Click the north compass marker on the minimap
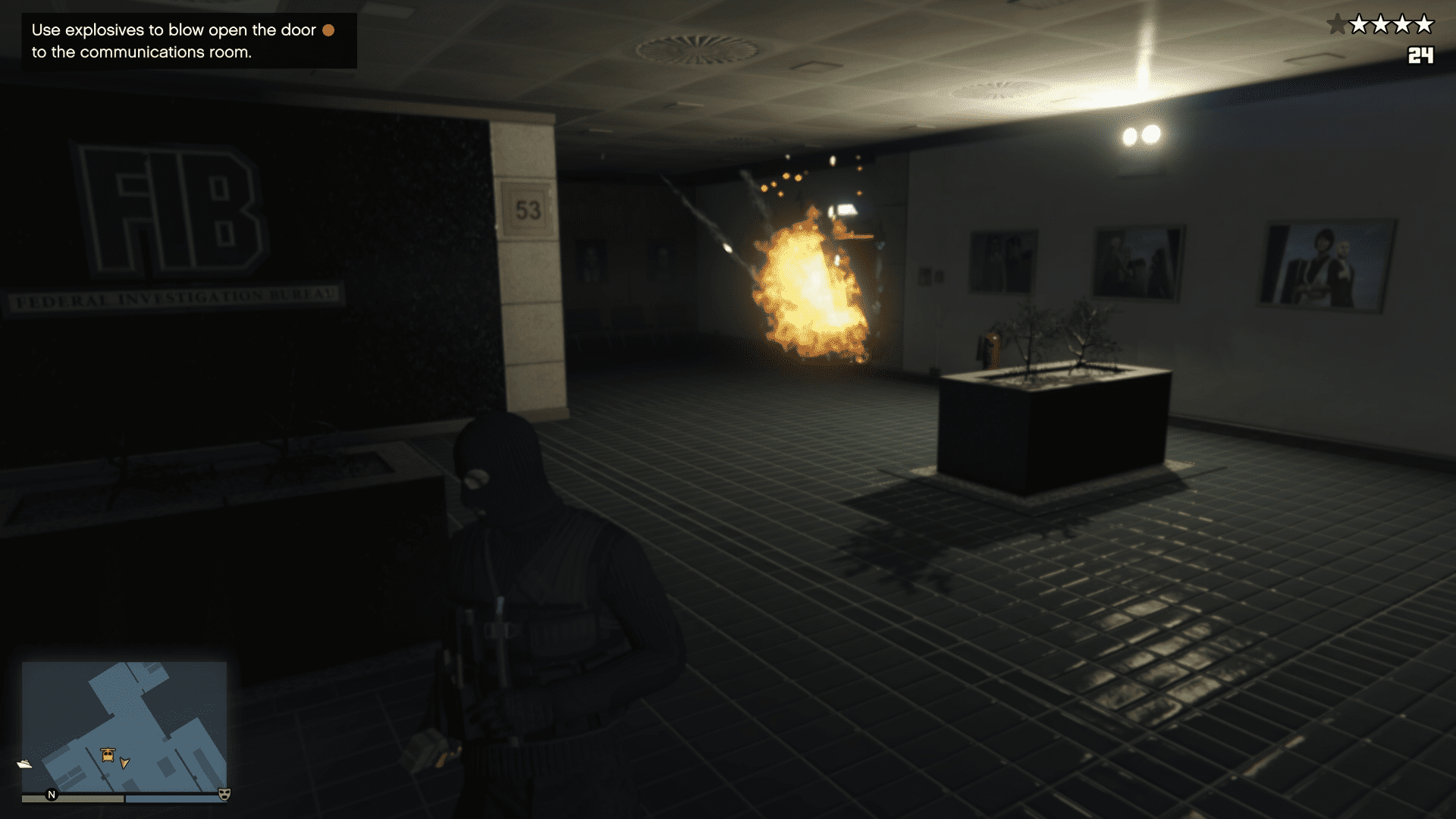 52,795
